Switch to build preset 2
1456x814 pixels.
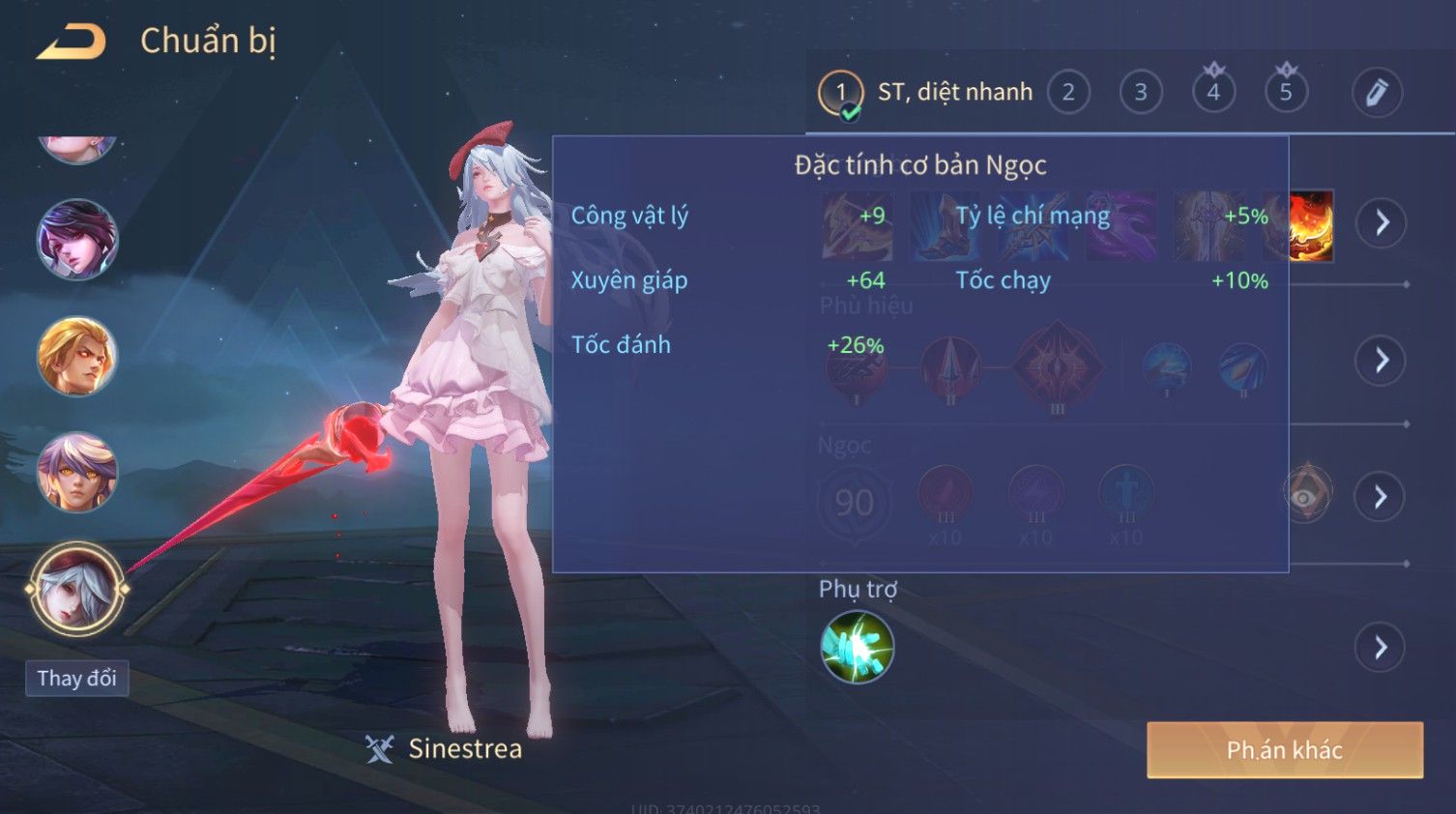[x=1068, y=93]
